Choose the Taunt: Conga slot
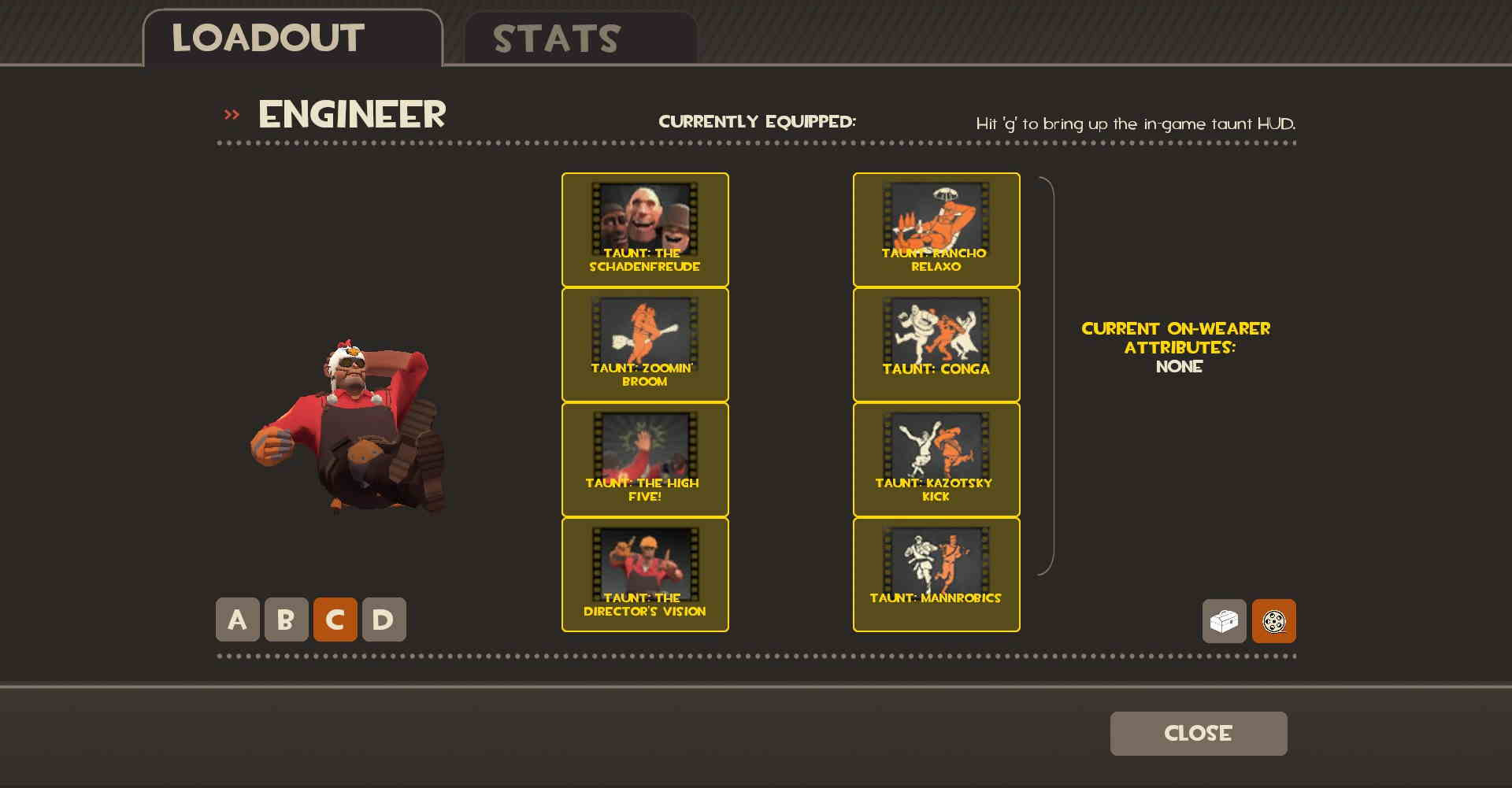Viewport: 1512px width, 788px height. [936, 343]
